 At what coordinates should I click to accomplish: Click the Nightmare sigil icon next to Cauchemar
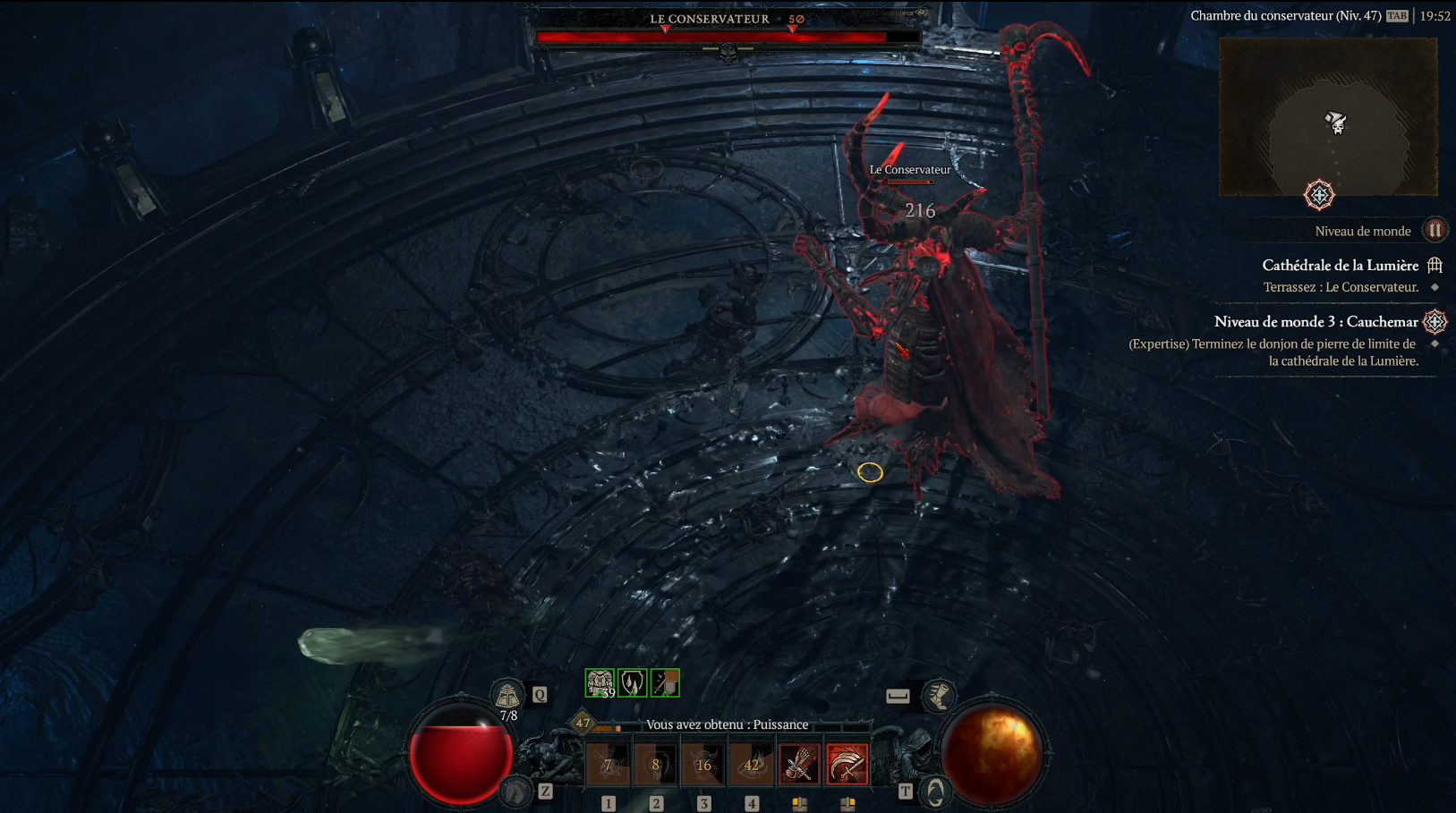[1435, 323]
